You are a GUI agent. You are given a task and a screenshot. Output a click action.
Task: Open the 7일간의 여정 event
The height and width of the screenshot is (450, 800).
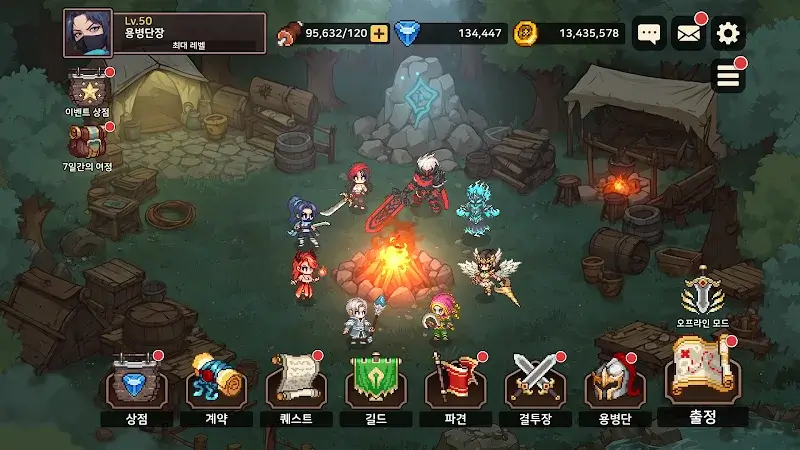(88, 143)
